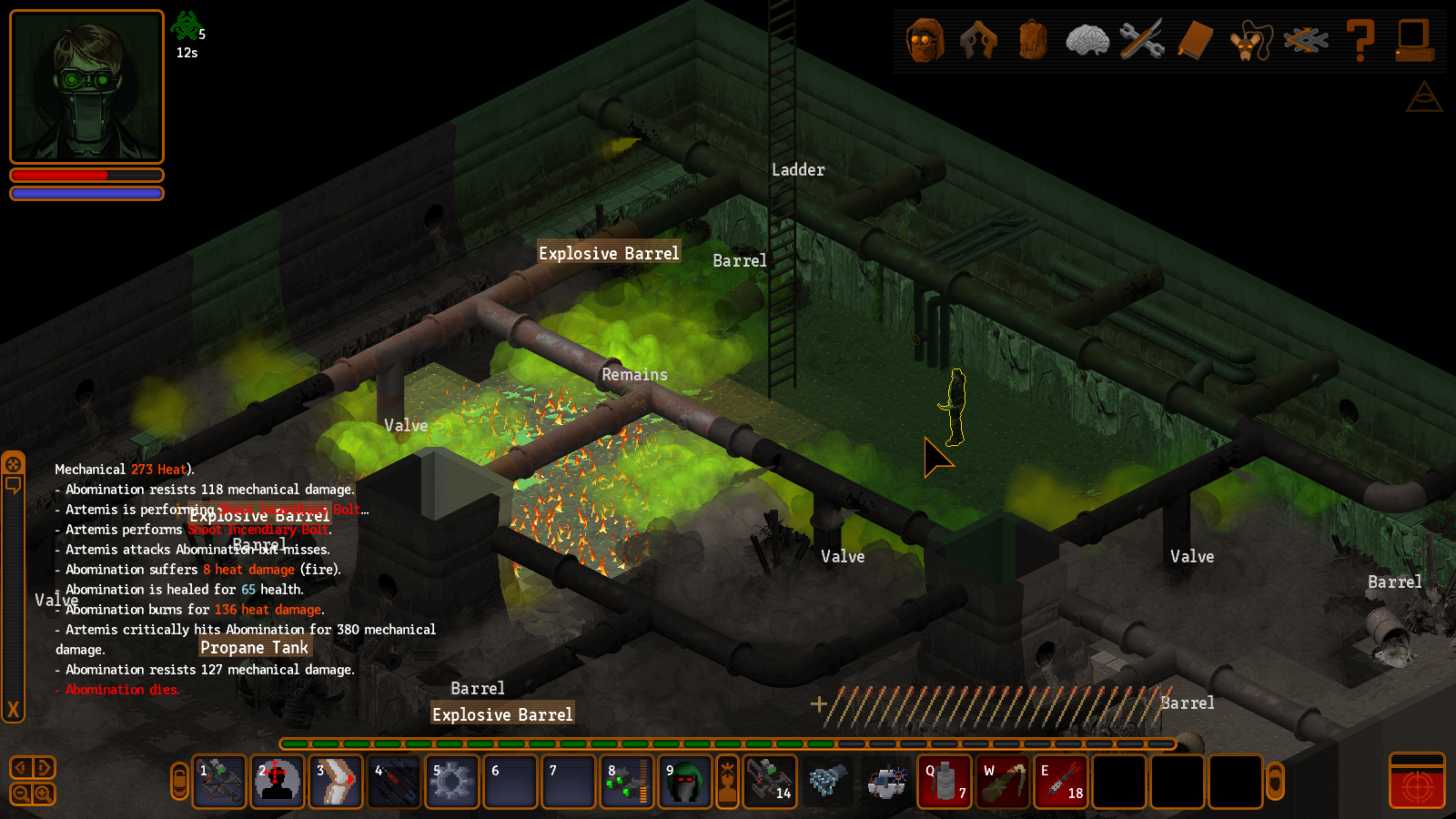Image resolution: width=1456 pixels, height=819 pixels.
Task: Open the computer system menu
Action: click(x=1414, y=41)
